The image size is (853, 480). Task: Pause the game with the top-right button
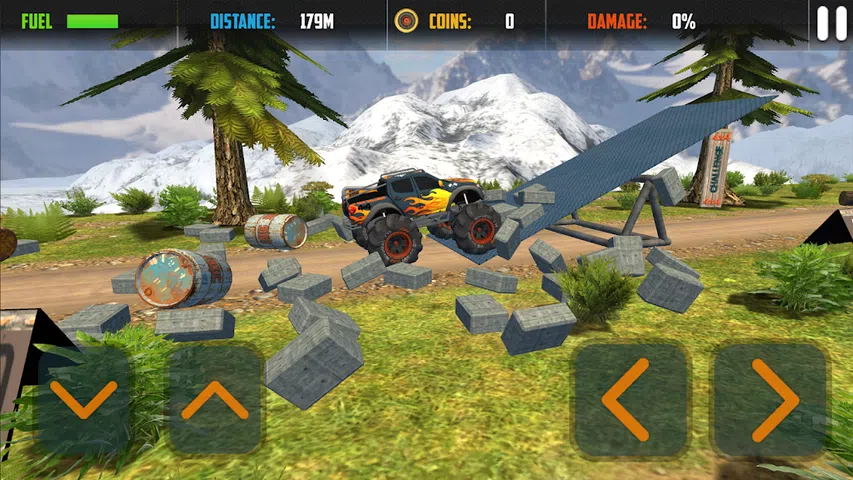[x=831, y=23]
